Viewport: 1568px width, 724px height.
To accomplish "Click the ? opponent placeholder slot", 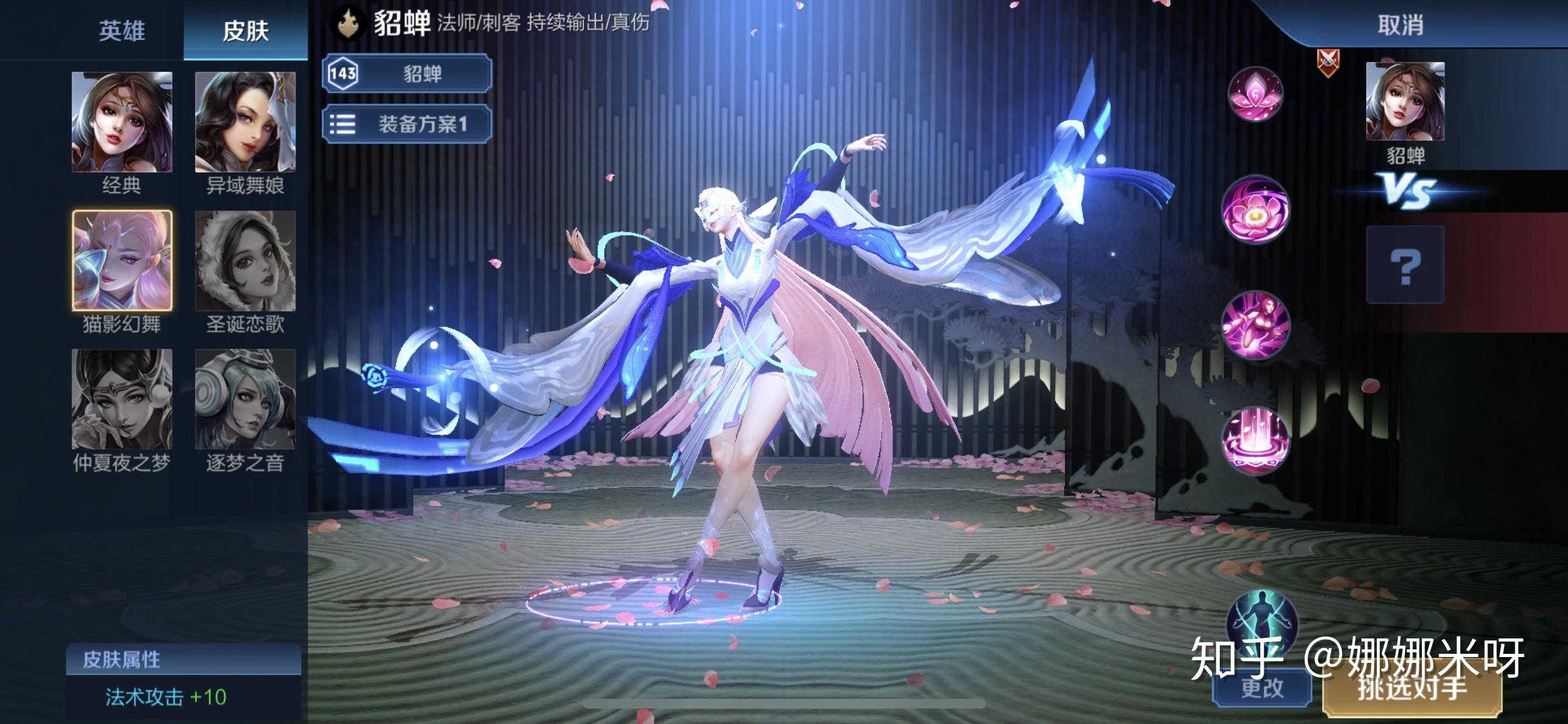I will pos(1406,264).
